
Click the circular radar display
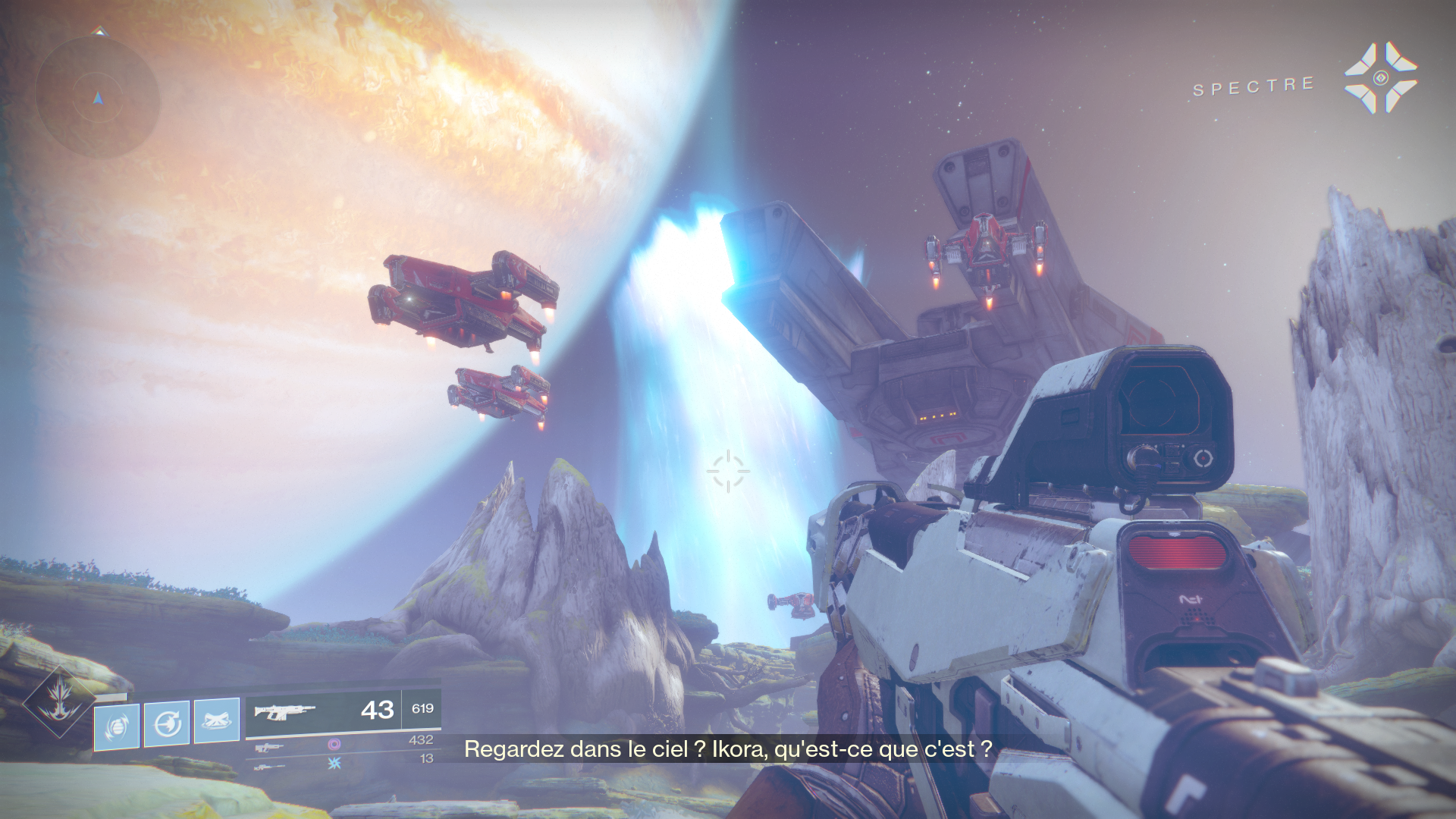tap(98, 98)
